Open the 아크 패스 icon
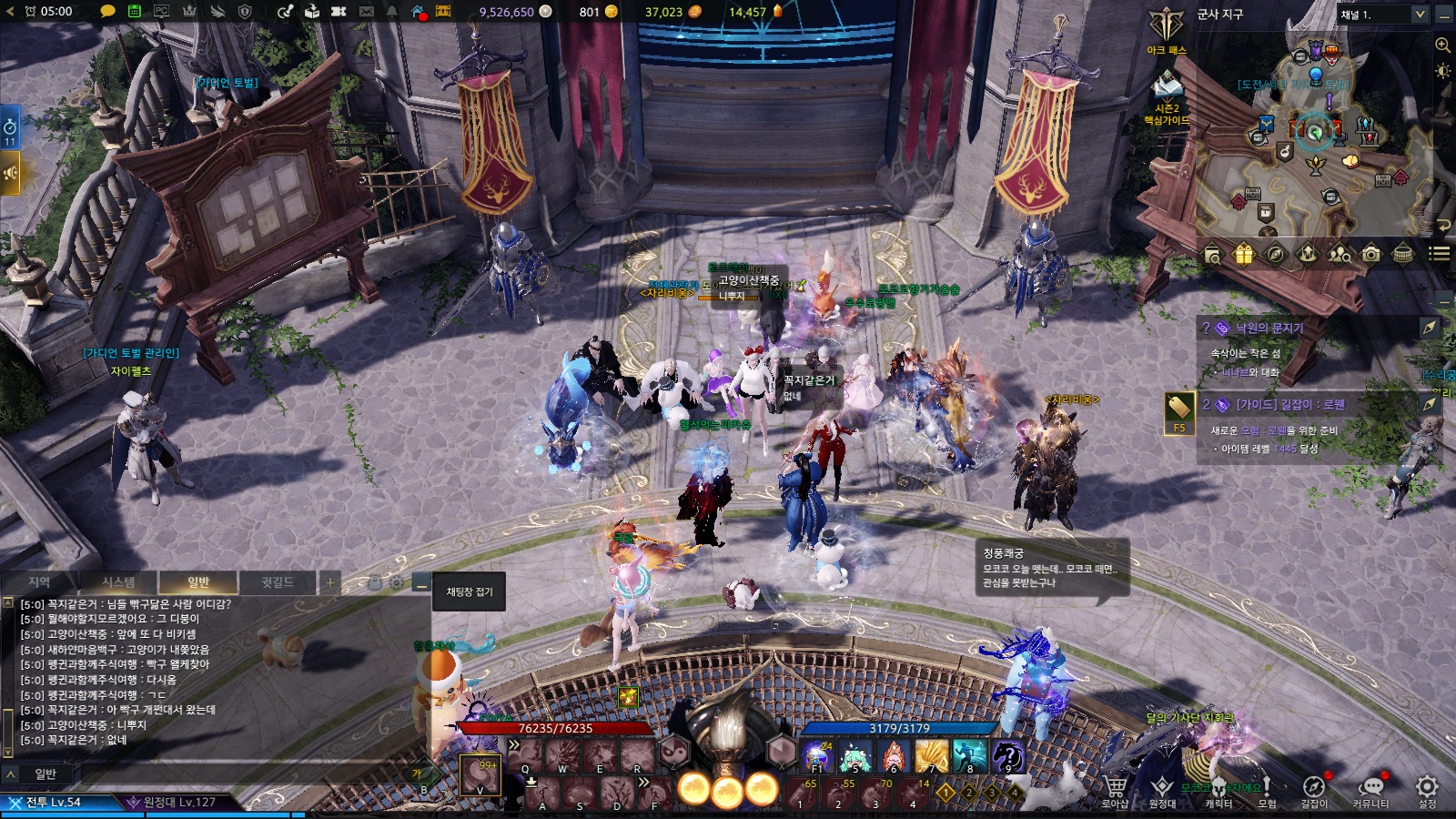The height and width of the screenshot is (819, 1456). click(x=1166, y=27)
